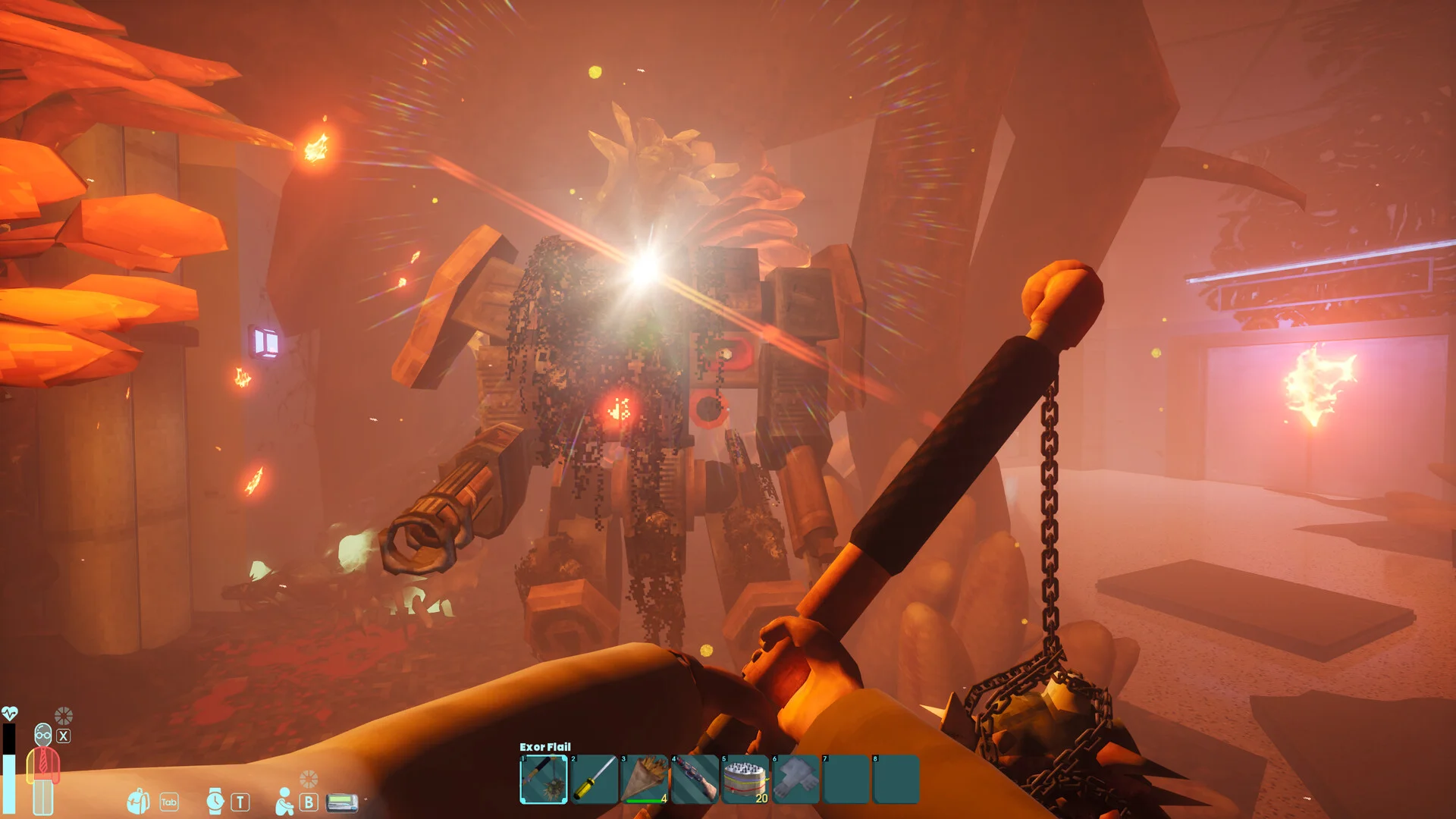Equip the rifle in slot four

coord(695,779)
